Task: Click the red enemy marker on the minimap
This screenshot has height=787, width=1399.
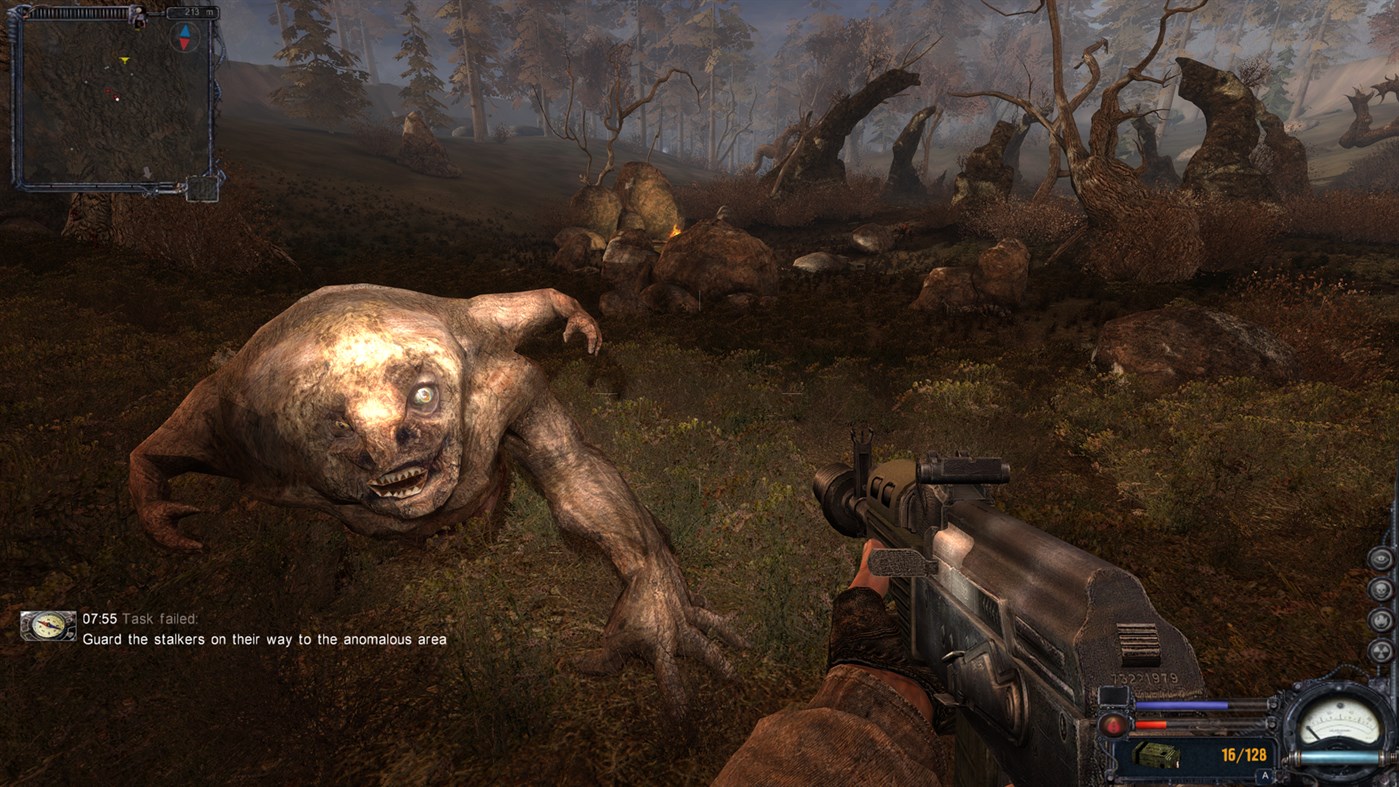Action: point(108,91)
